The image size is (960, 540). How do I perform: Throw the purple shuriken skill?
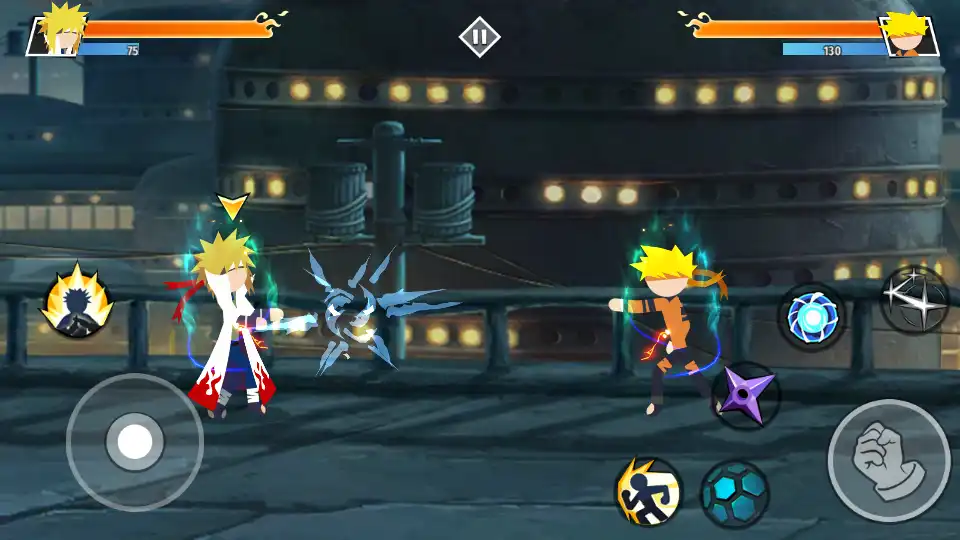(746, 396)
